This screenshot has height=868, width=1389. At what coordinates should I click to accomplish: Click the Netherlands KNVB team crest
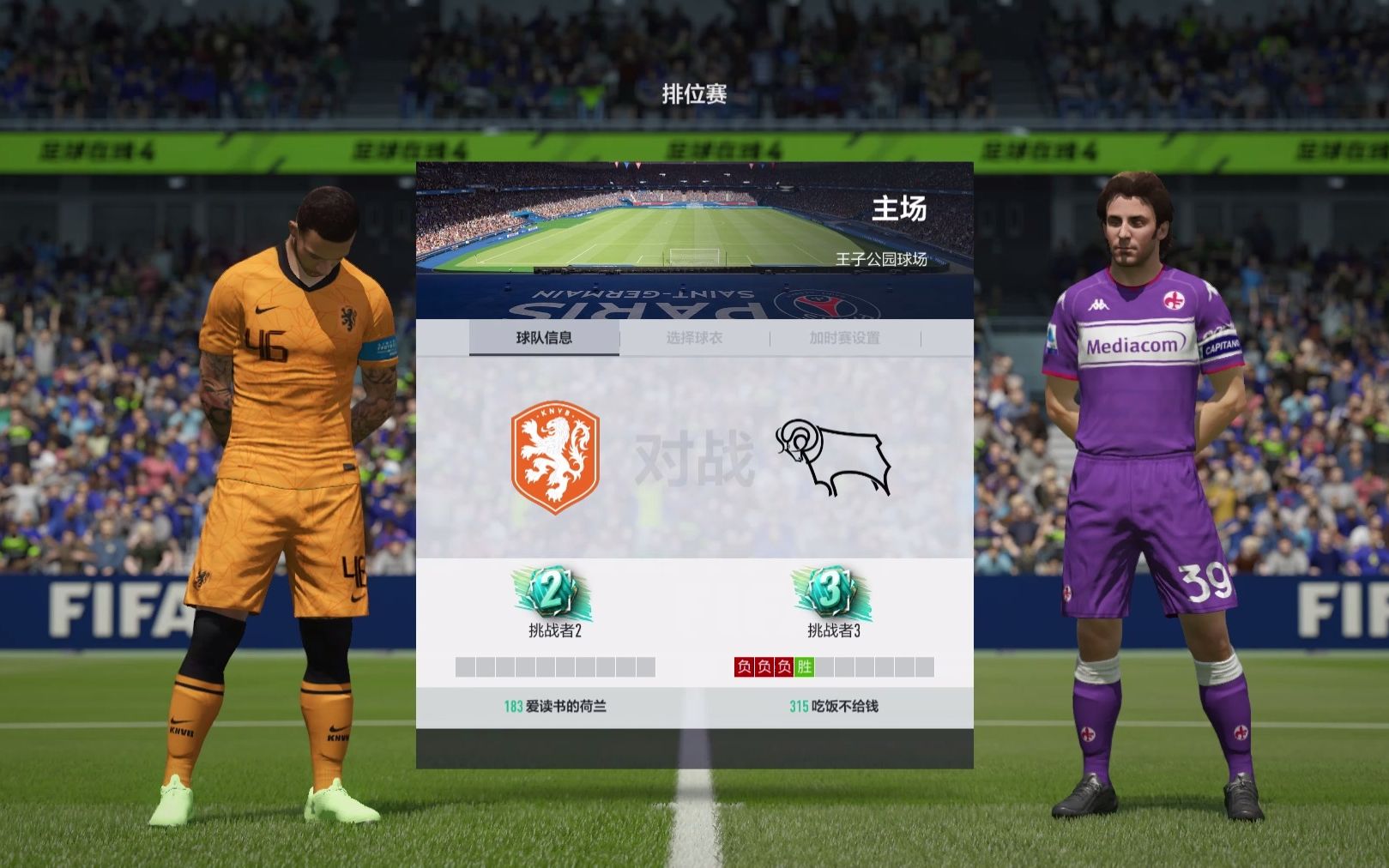point(554,459)
